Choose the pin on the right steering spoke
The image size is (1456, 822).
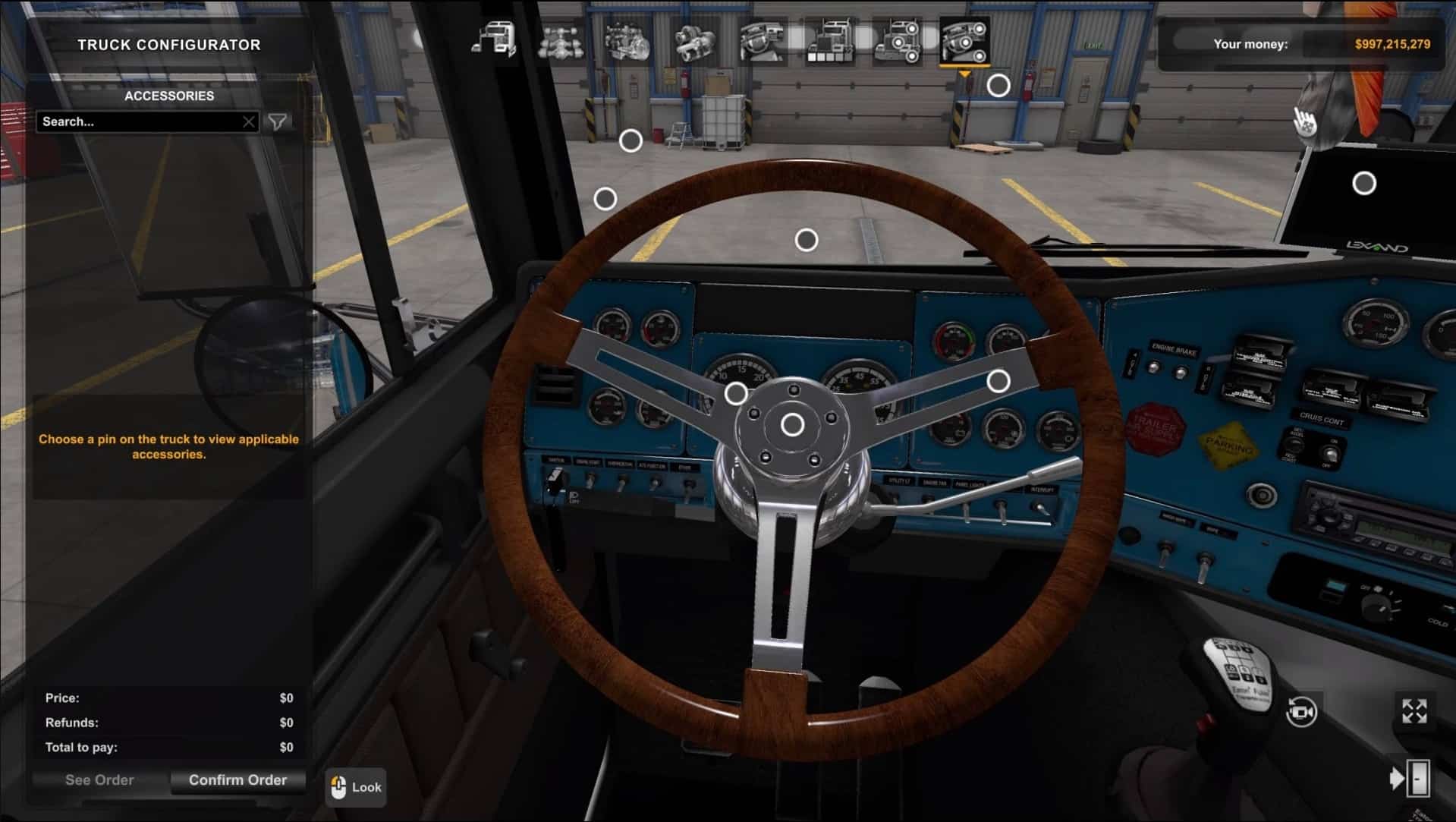tap(998, 381)
